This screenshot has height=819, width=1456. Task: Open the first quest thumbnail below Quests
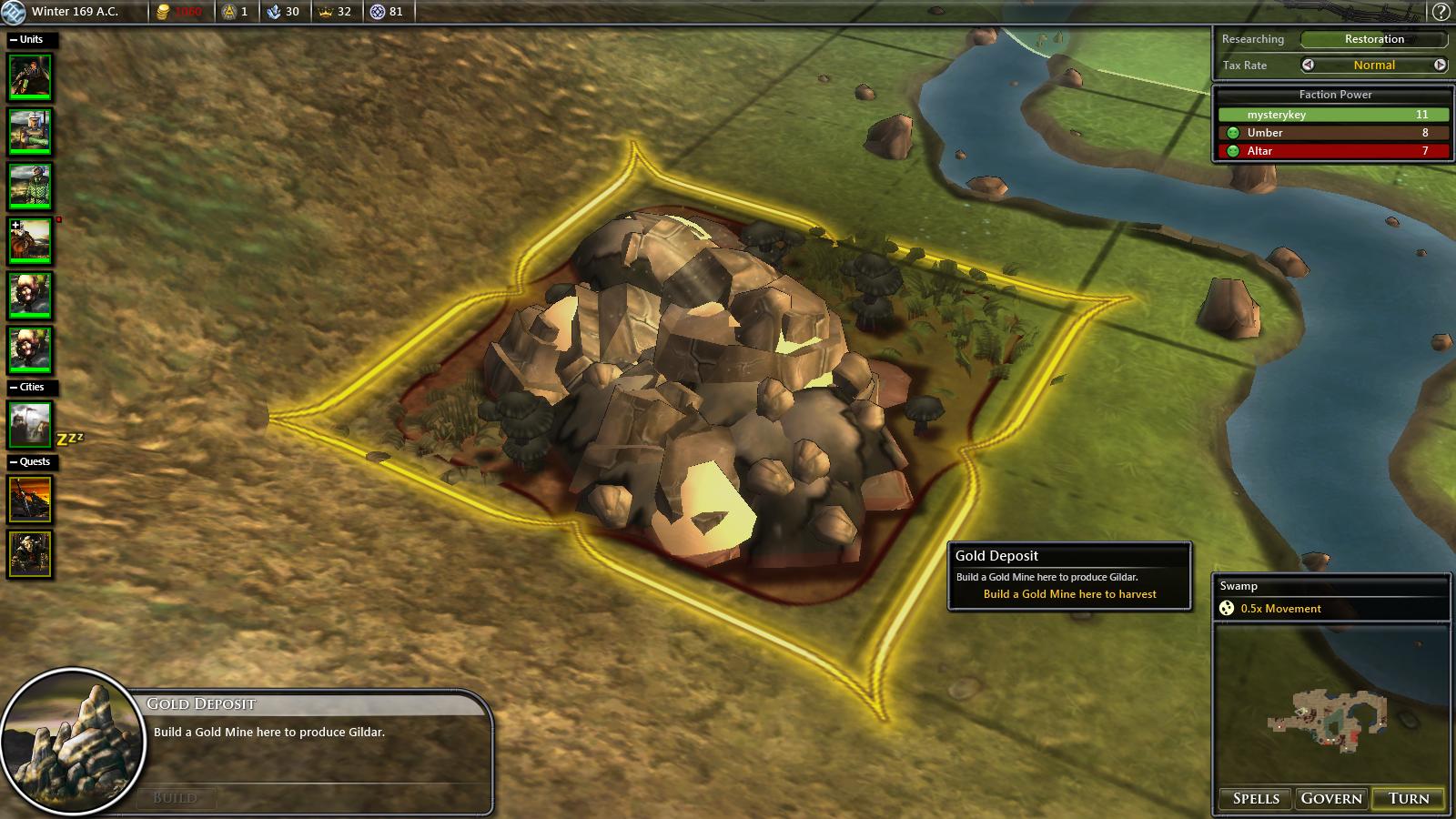pyautogui.click(x=30, y=499)
